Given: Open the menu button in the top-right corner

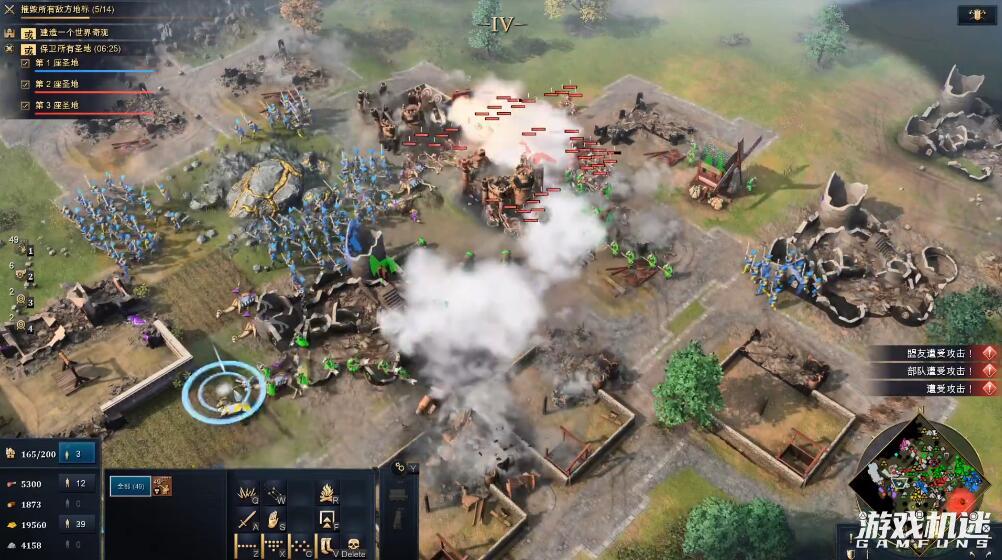Looking at the screenshot, I should click(x=975, y=16).
